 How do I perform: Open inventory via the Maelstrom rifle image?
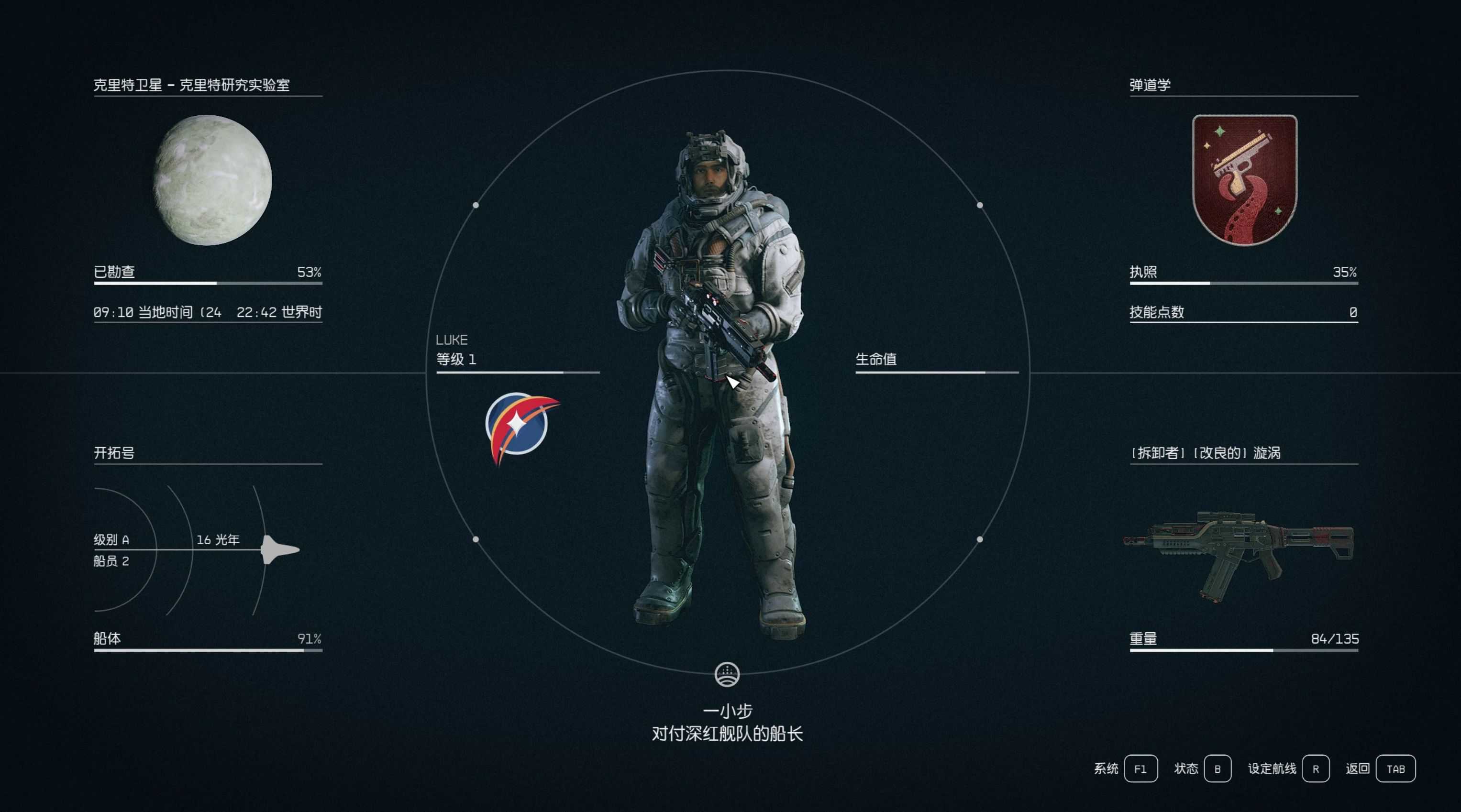click(1239, 555)
